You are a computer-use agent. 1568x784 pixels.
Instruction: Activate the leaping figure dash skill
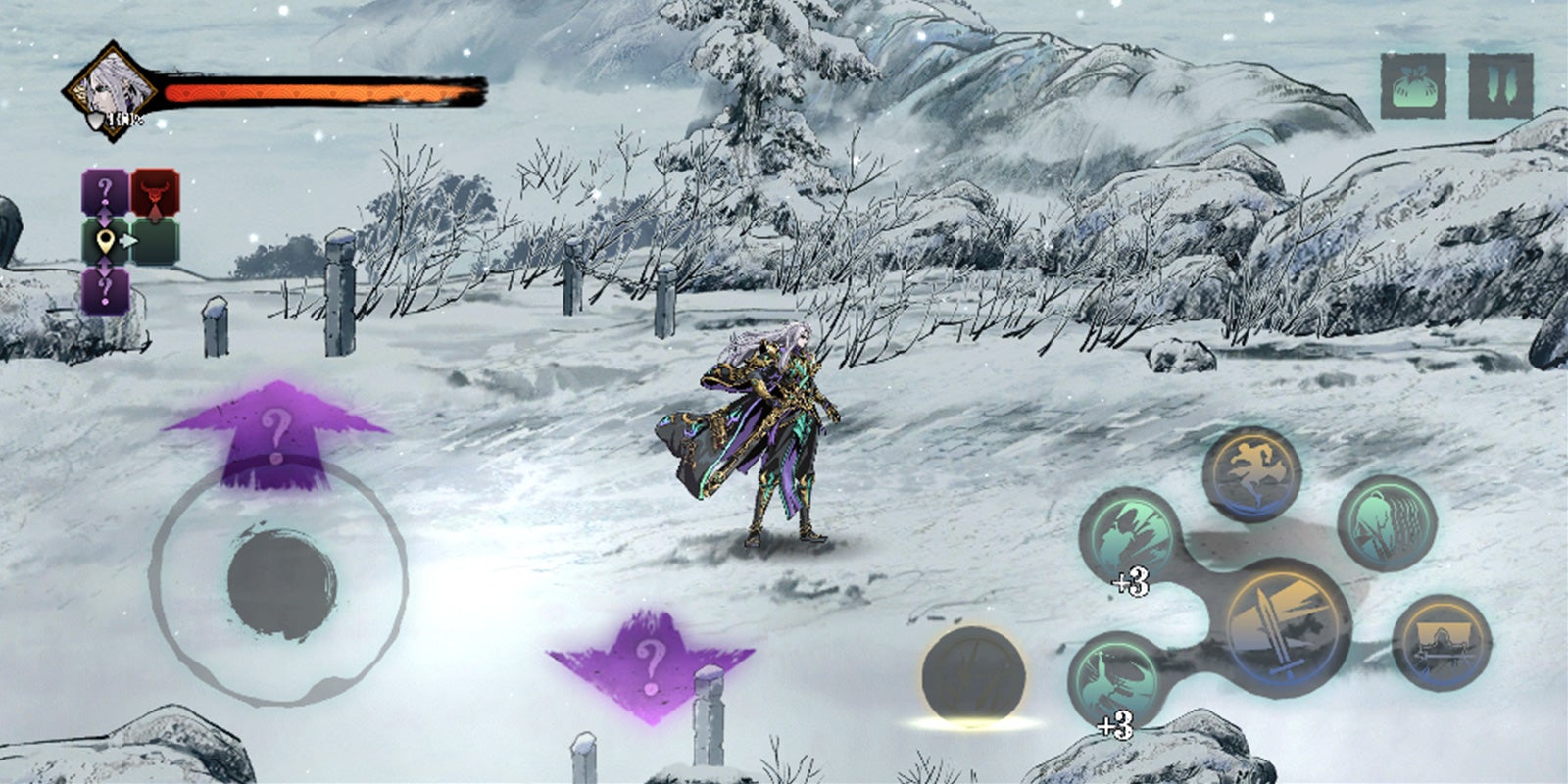tap(1250, 474)
